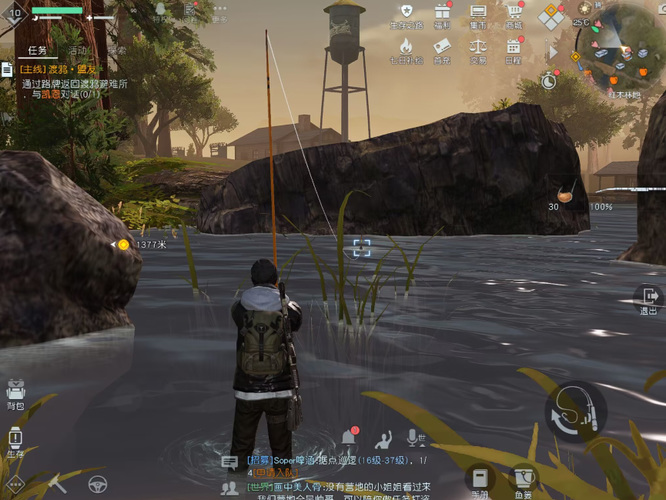Screen dimensions: 666x500
Task: Exit fishing with the 退出 button
Action: pos(648,298)
